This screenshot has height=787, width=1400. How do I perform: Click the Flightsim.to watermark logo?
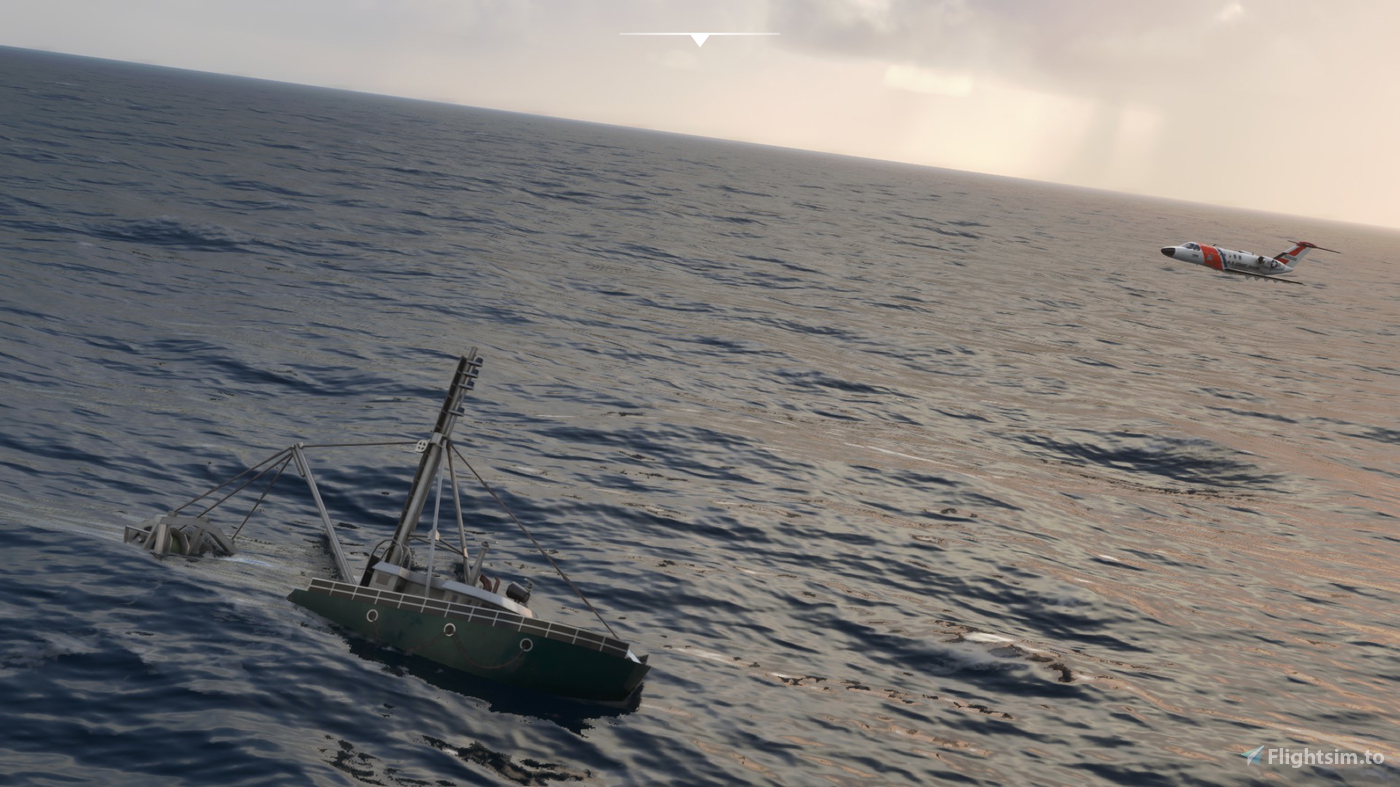(x=1312, y=757)
